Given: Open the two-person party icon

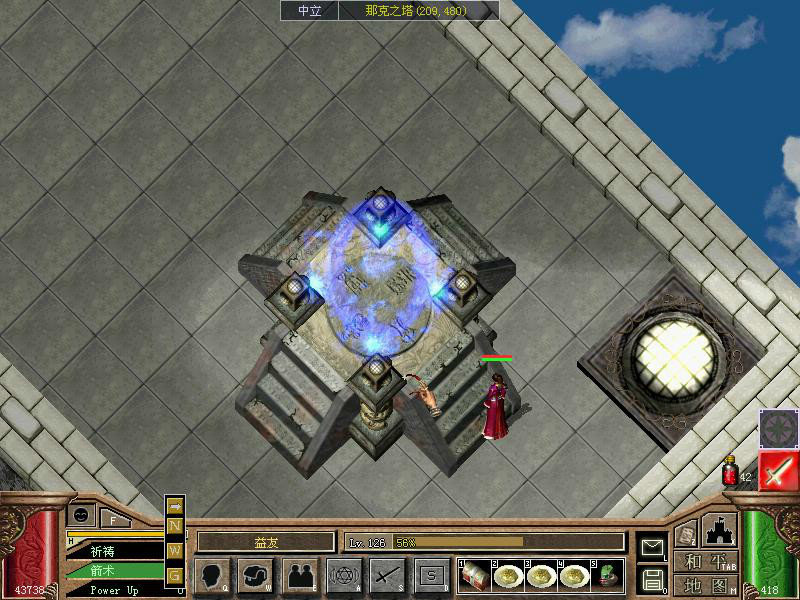Looking at the screenshot, I should click(300, 575).
